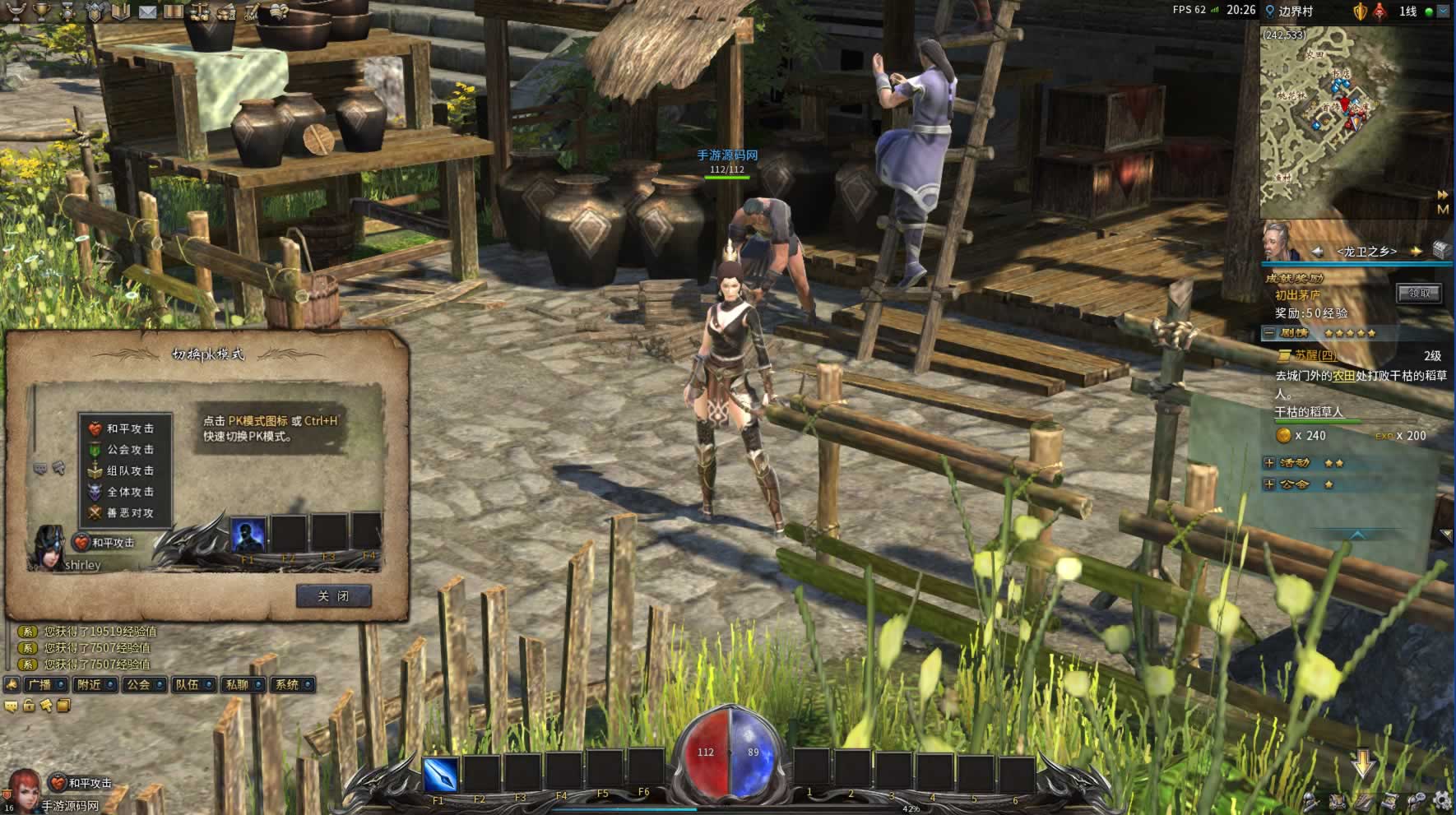Click the gold trophy icon in the top bar
The width and height of the screenshot is (1456, 815).
point(42,12)
